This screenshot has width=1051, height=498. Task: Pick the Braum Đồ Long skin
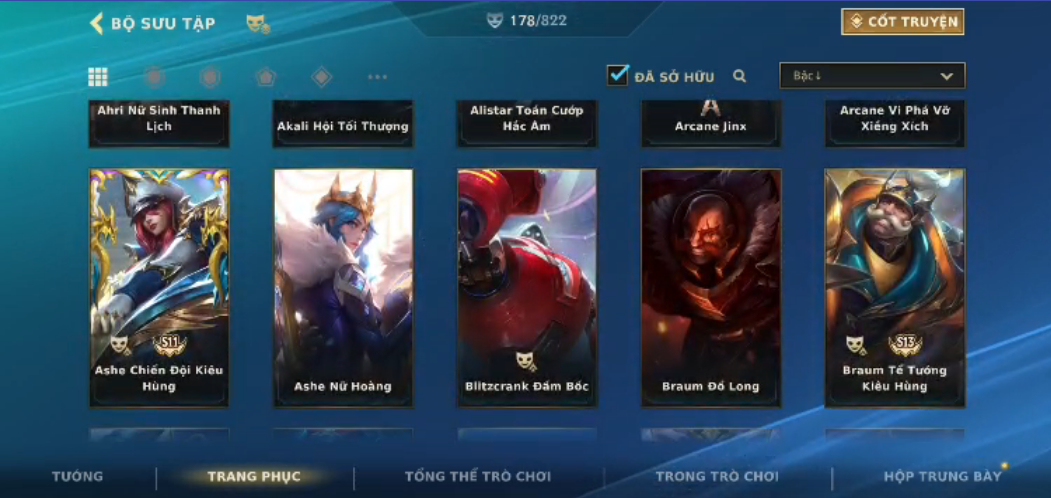(x=711, y=287)
